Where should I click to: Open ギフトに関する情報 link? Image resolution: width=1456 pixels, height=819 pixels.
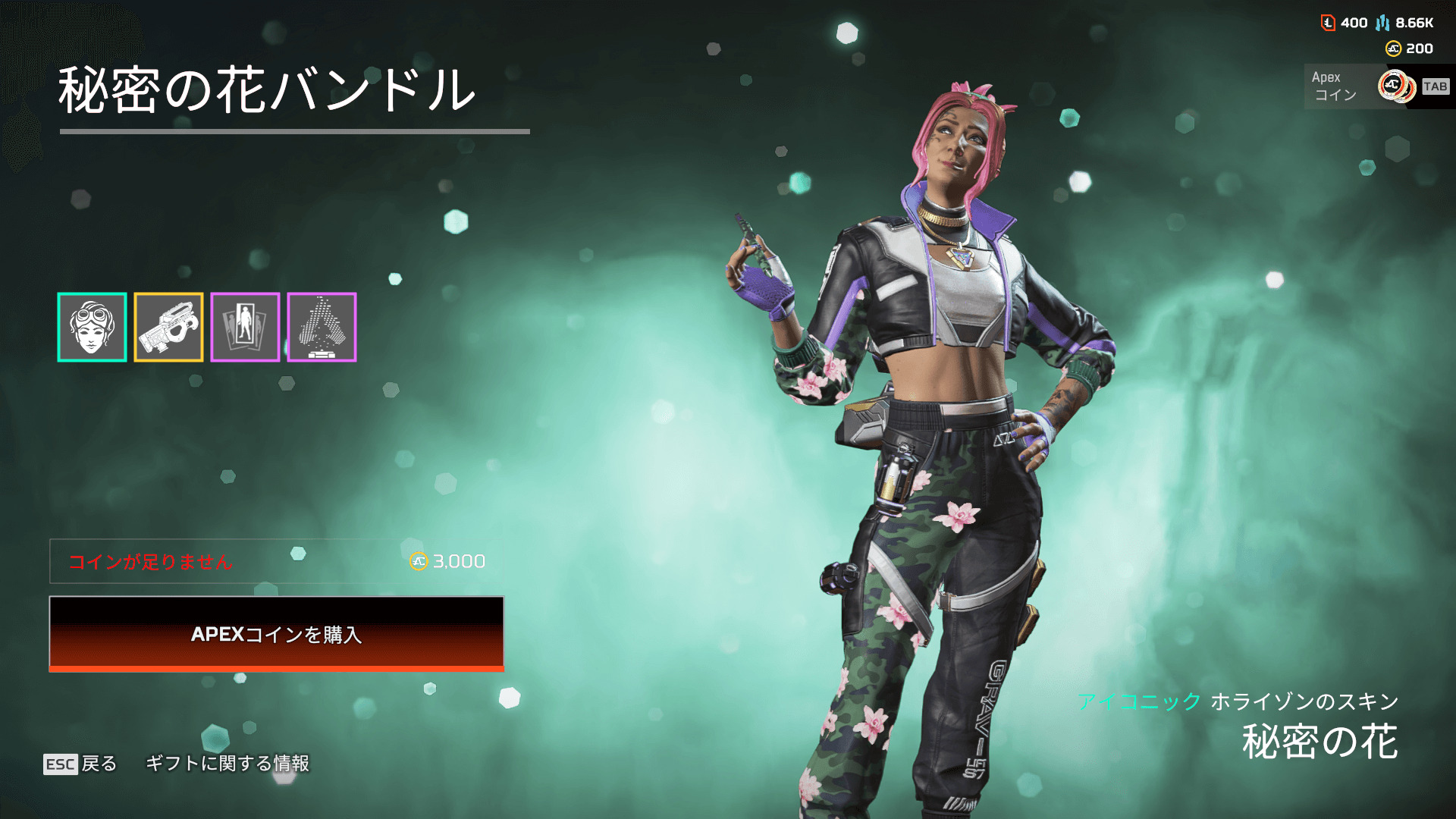227,763
